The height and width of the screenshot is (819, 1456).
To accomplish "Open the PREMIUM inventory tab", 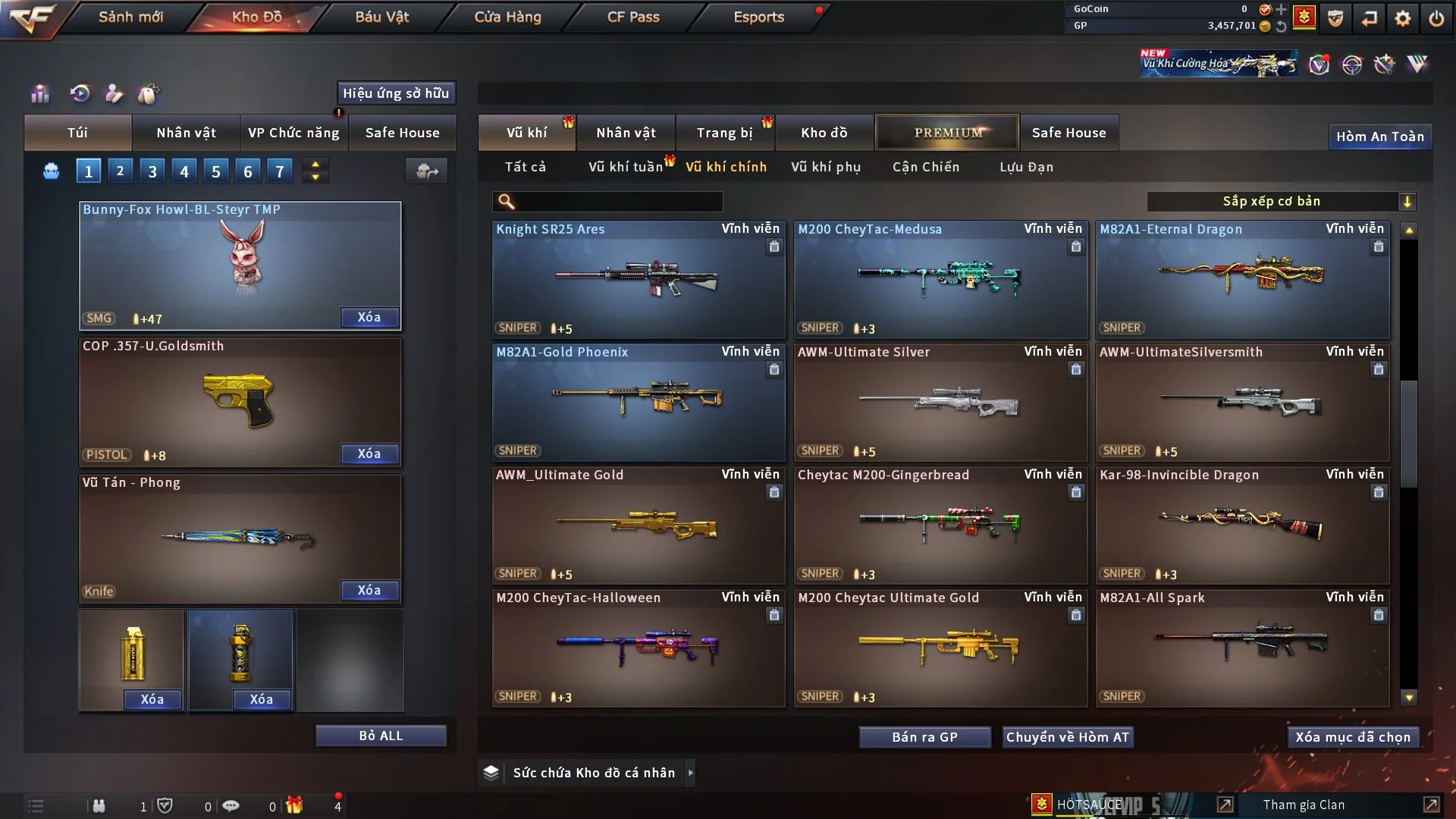I will (x=947, y=133).
